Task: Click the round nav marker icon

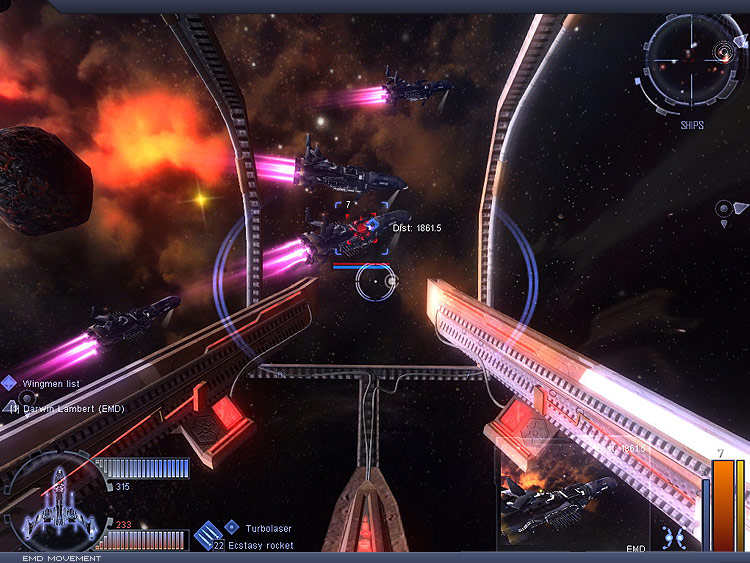Action: click(726, 209)
